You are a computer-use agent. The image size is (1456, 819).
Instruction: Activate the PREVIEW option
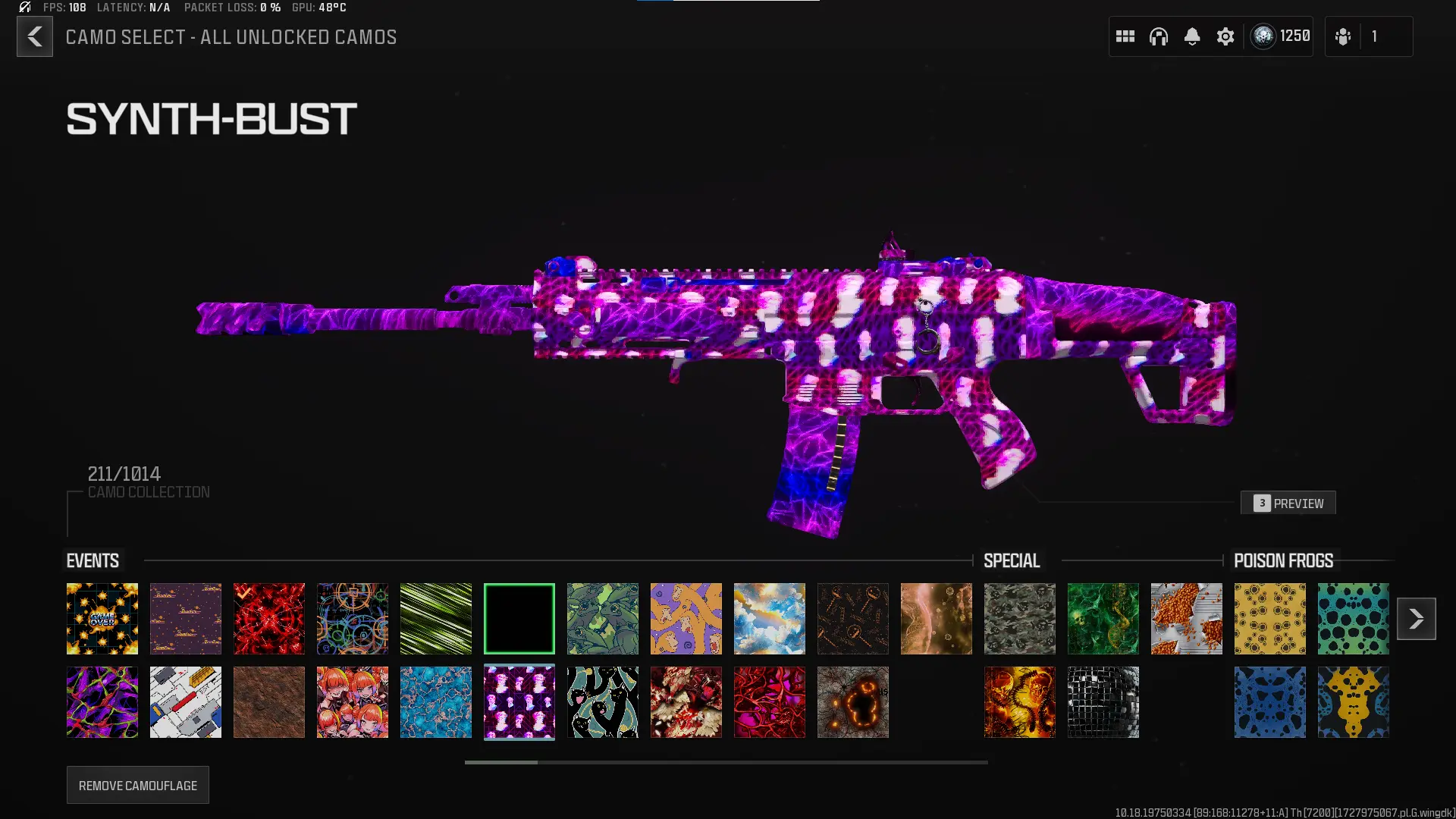click(1288, 503)
